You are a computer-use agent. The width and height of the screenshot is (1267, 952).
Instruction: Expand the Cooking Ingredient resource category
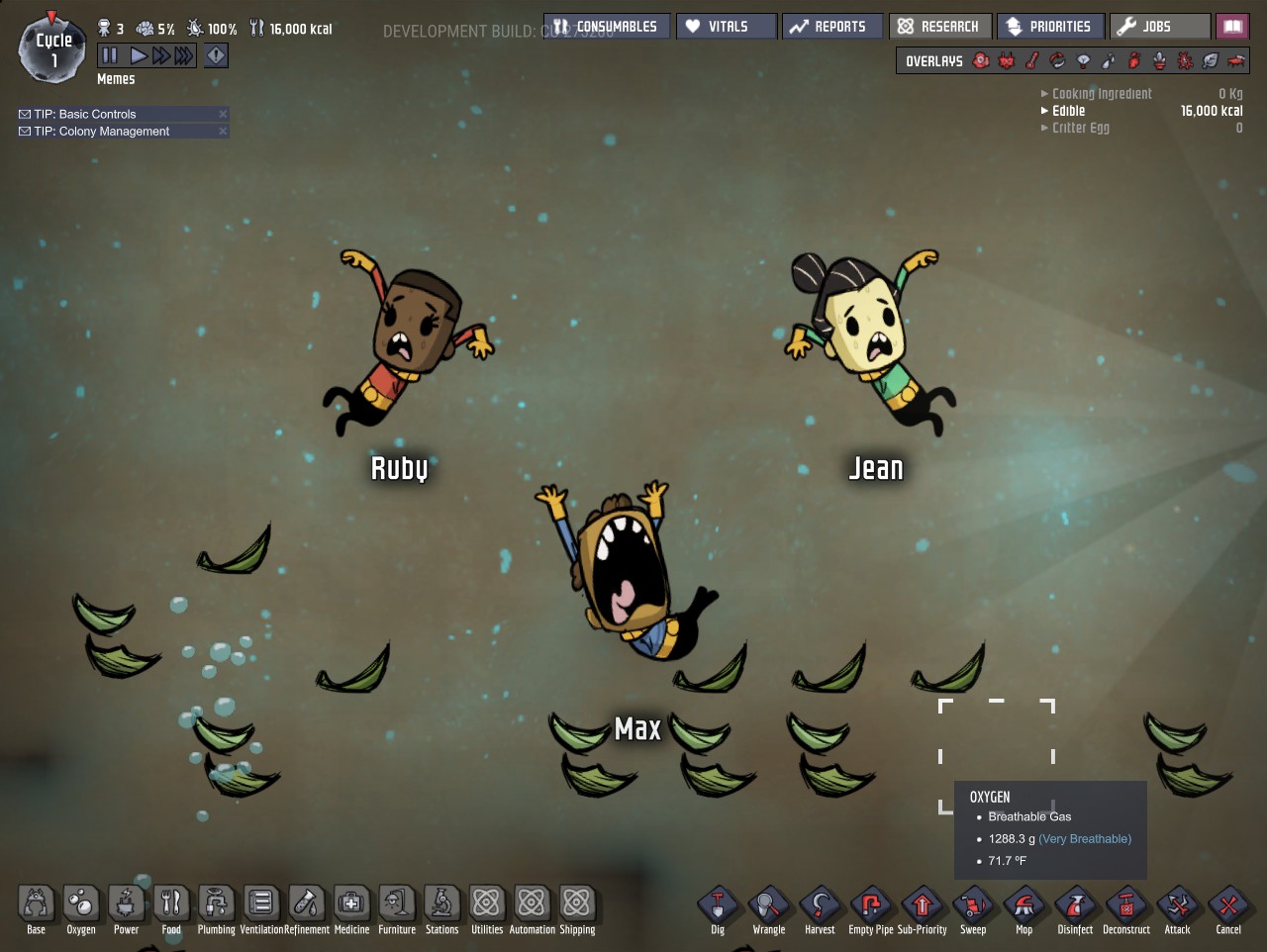coord(1101,94)
